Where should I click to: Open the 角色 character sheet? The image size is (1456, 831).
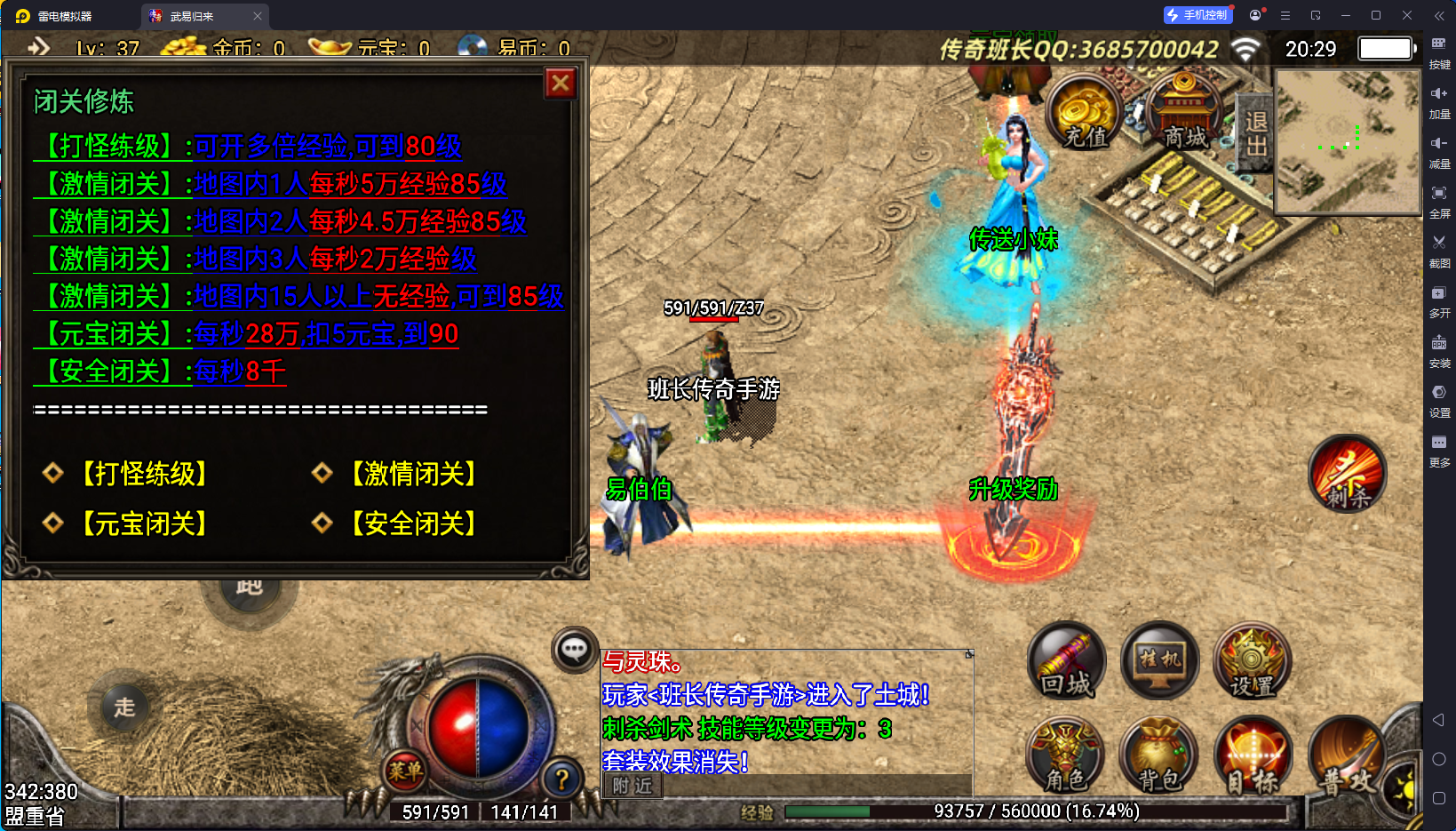tap(1065, 755)
